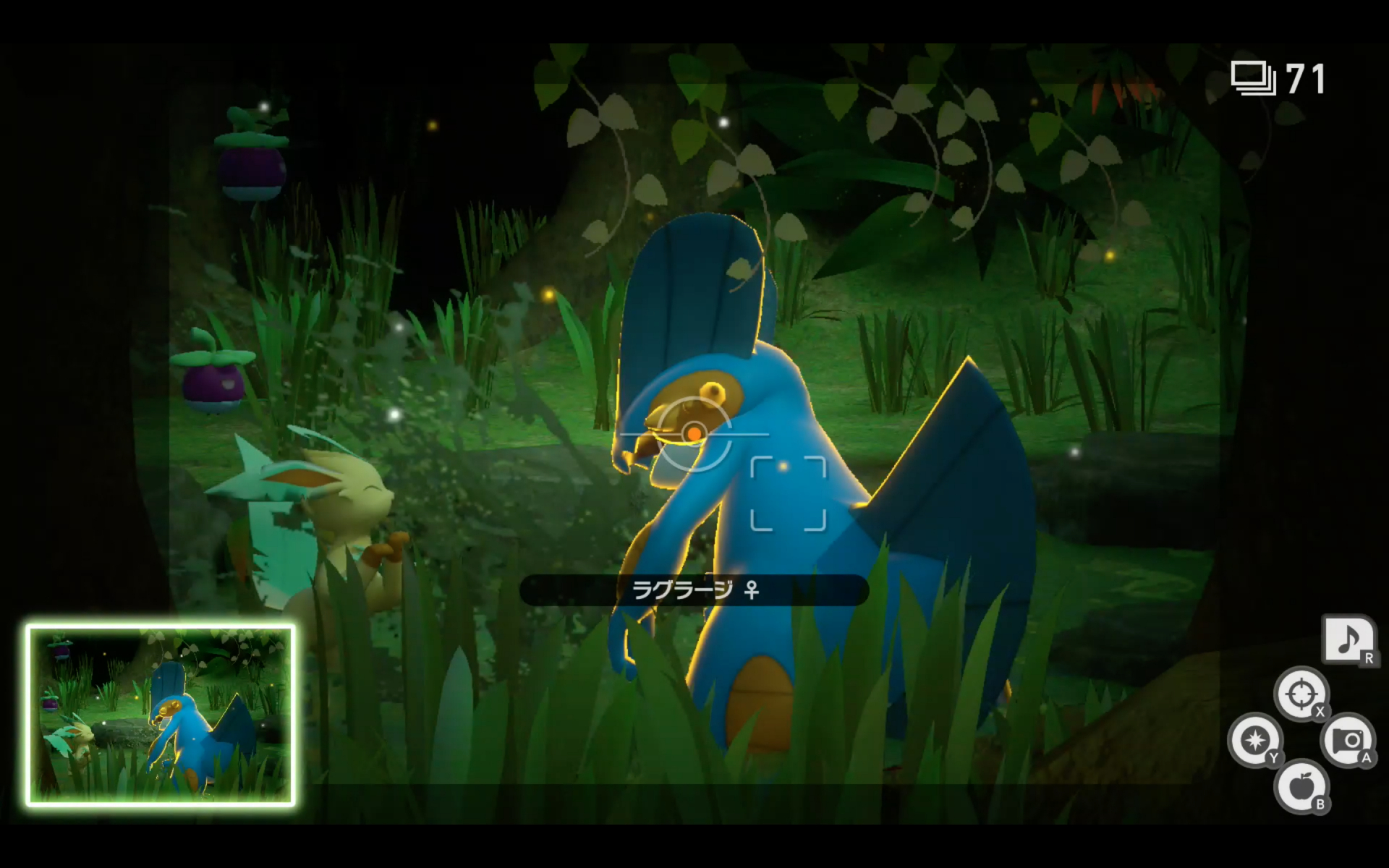
Task: Play the melody with the music note icon
Action: [1348, 639]
